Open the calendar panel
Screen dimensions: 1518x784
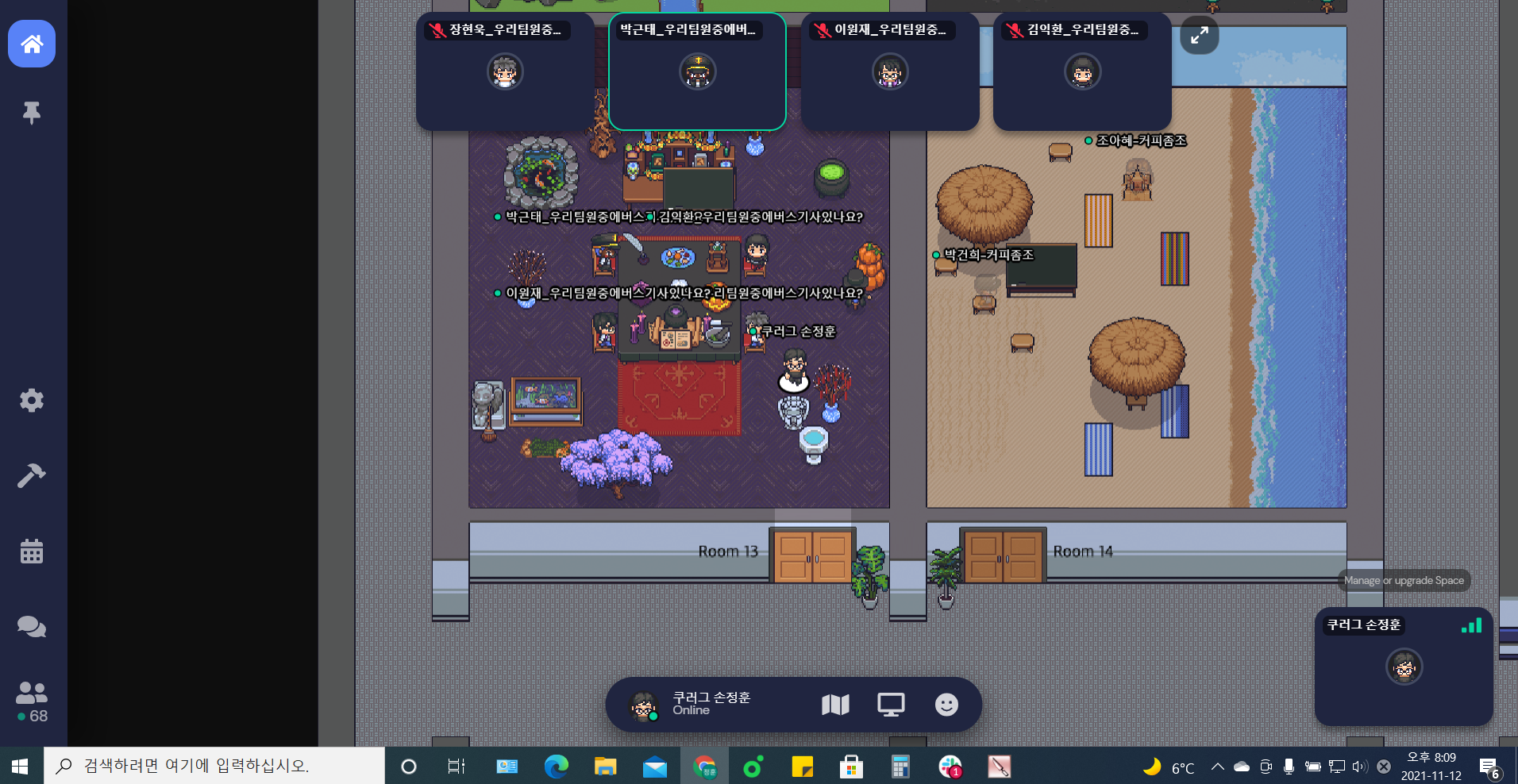(x=32, y=551)
